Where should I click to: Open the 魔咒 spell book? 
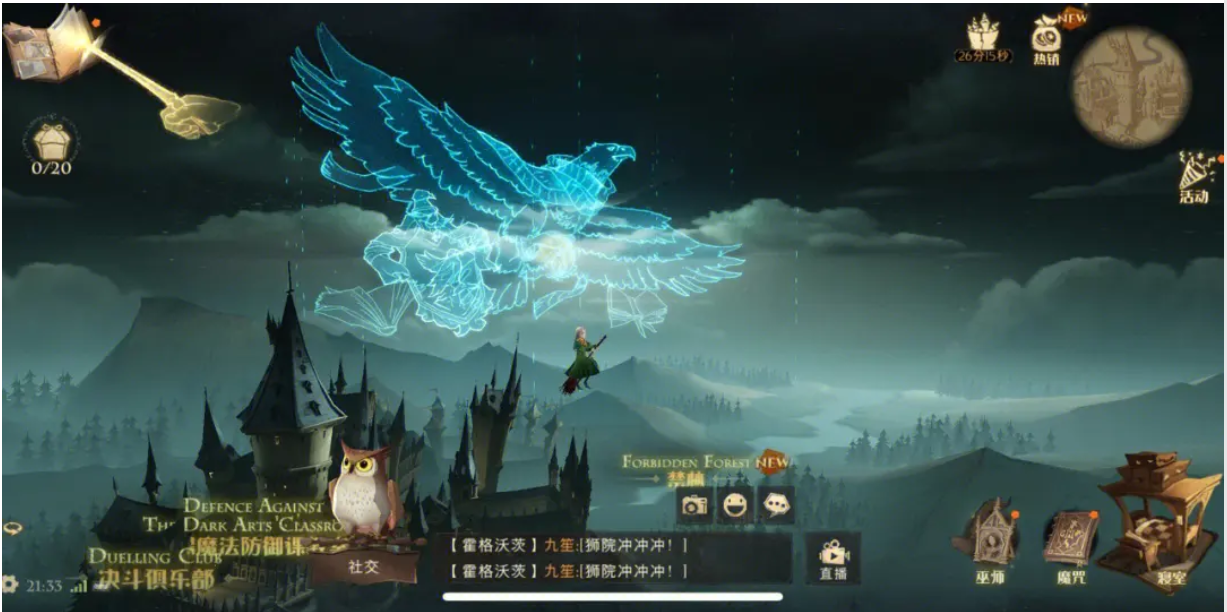1069,545
